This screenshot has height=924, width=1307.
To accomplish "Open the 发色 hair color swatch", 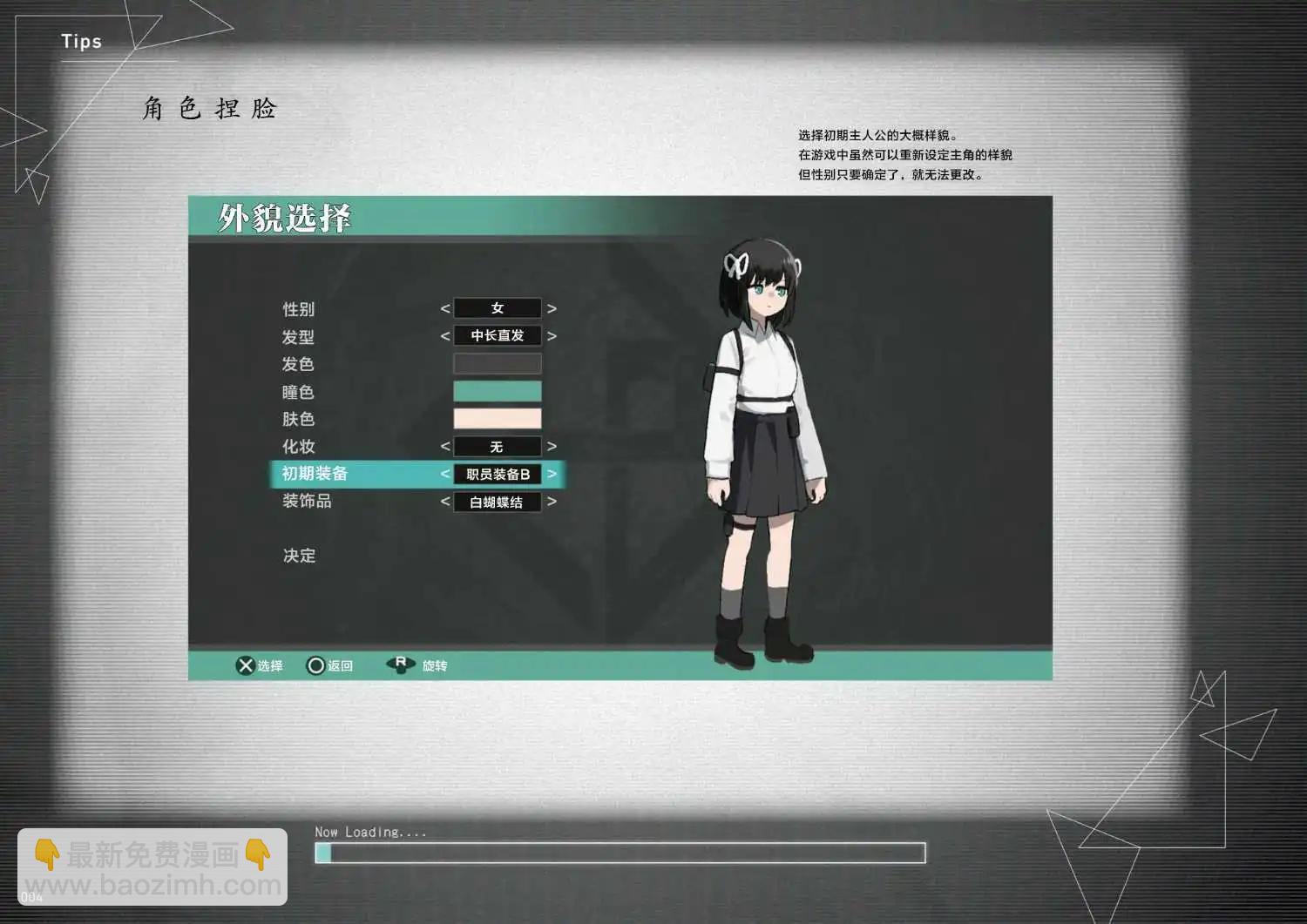I will [x=497, y=364].
